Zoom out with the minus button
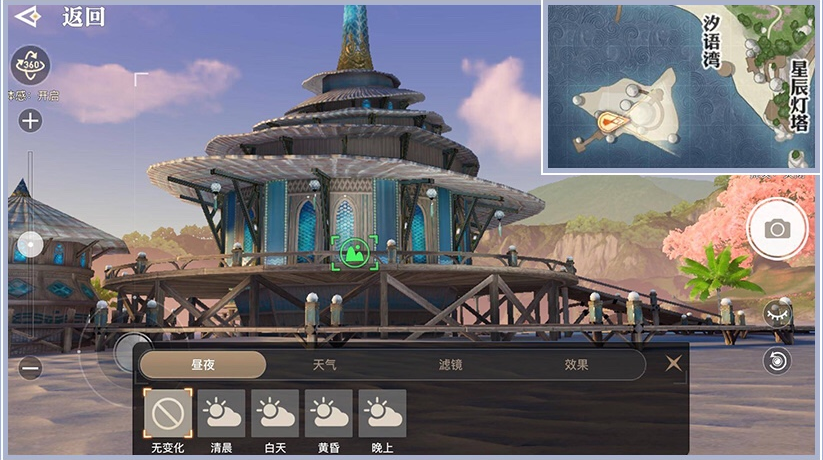Screen dimensions: 823x460 30,368
